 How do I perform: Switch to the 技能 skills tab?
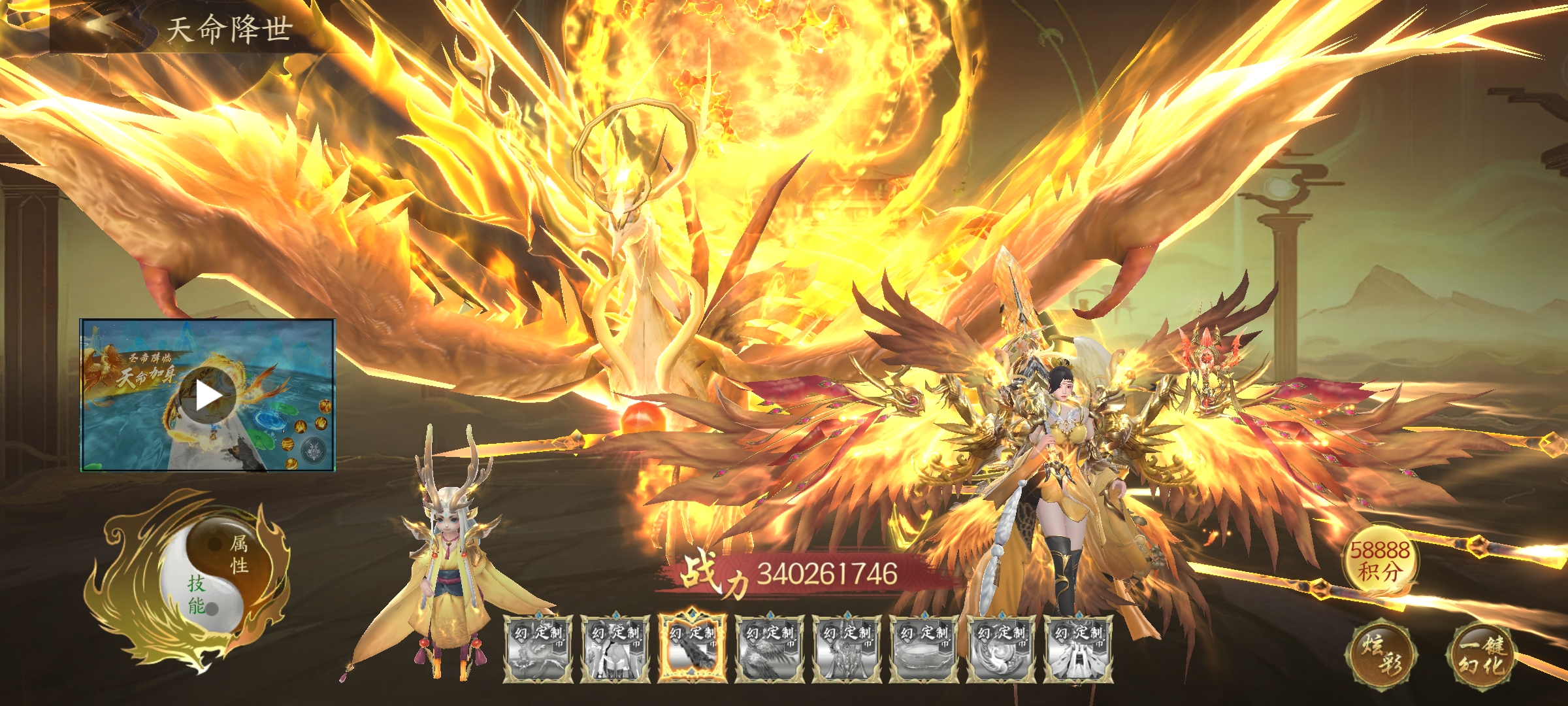(x=196, y=594)
